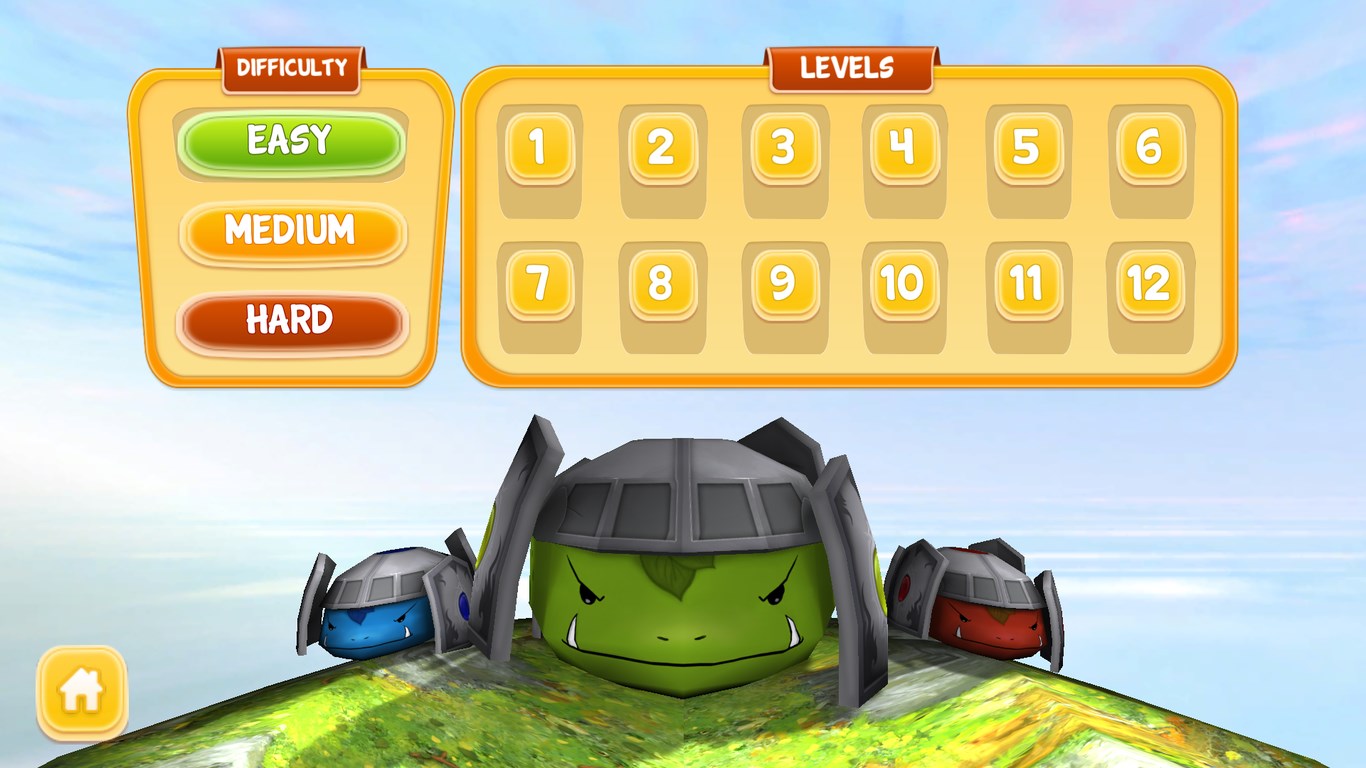The width and height of the screenshot is (1366, 768).
Task: Return to home screen via house icon
Action: coord(82,692)
